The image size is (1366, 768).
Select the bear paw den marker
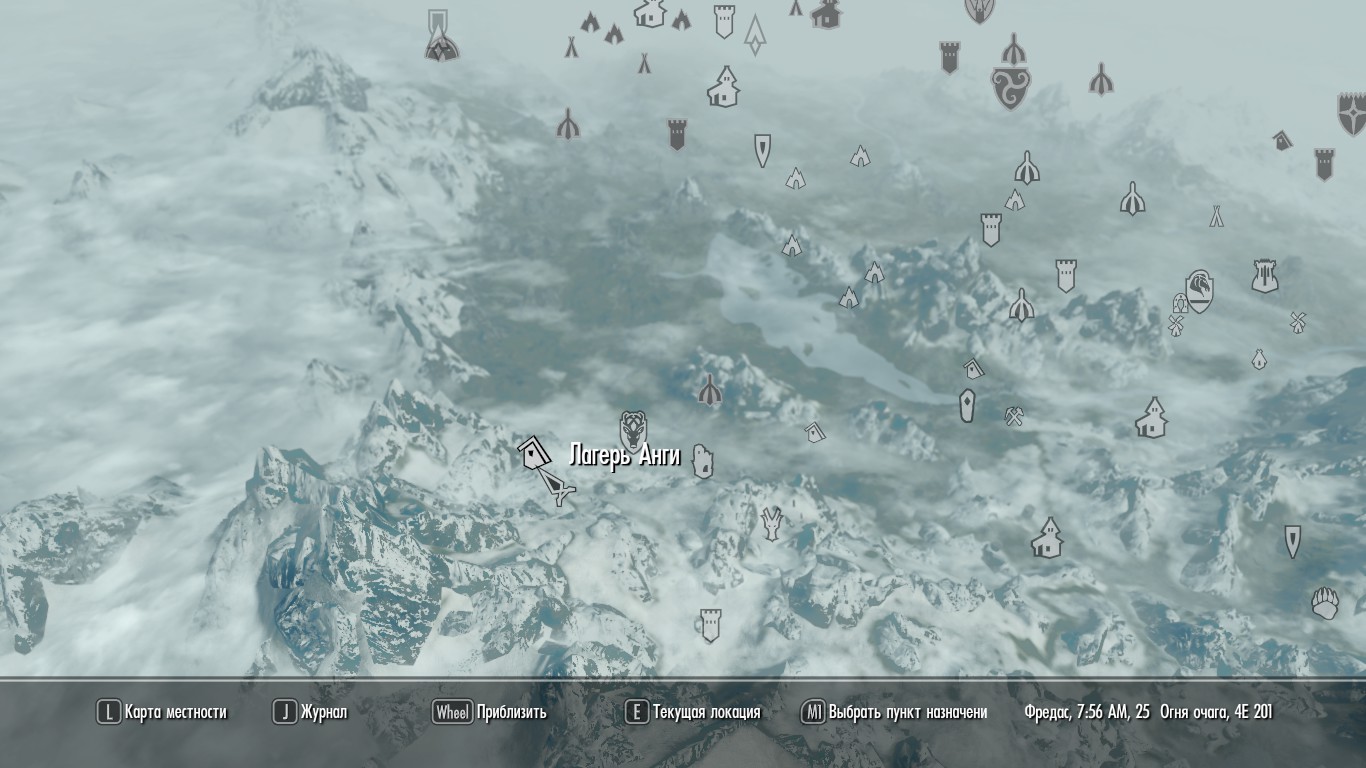click(x=1325, y=603)
